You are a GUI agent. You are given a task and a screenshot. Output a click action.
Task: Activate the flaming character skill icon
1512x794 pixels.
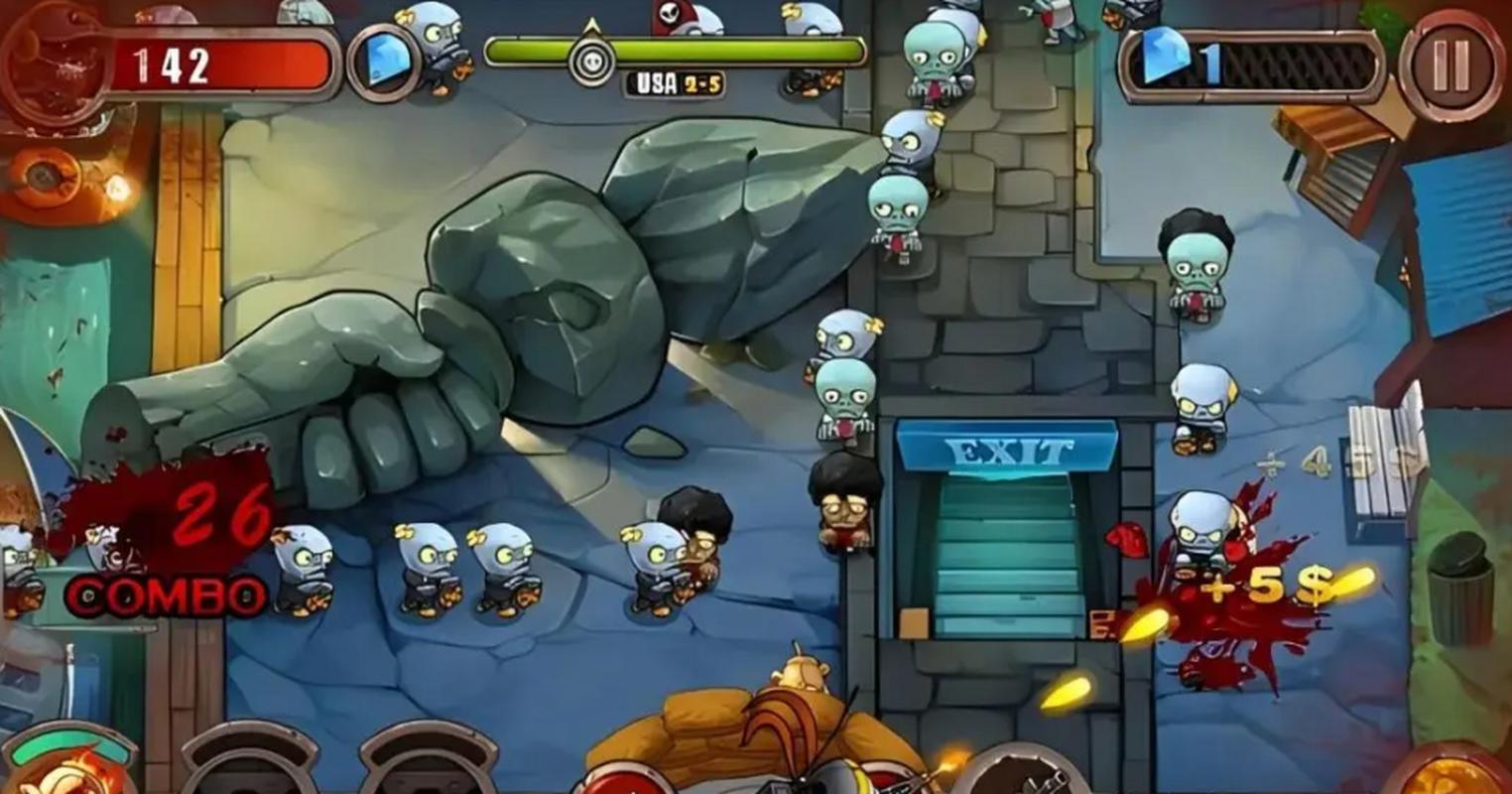[69, 769]
